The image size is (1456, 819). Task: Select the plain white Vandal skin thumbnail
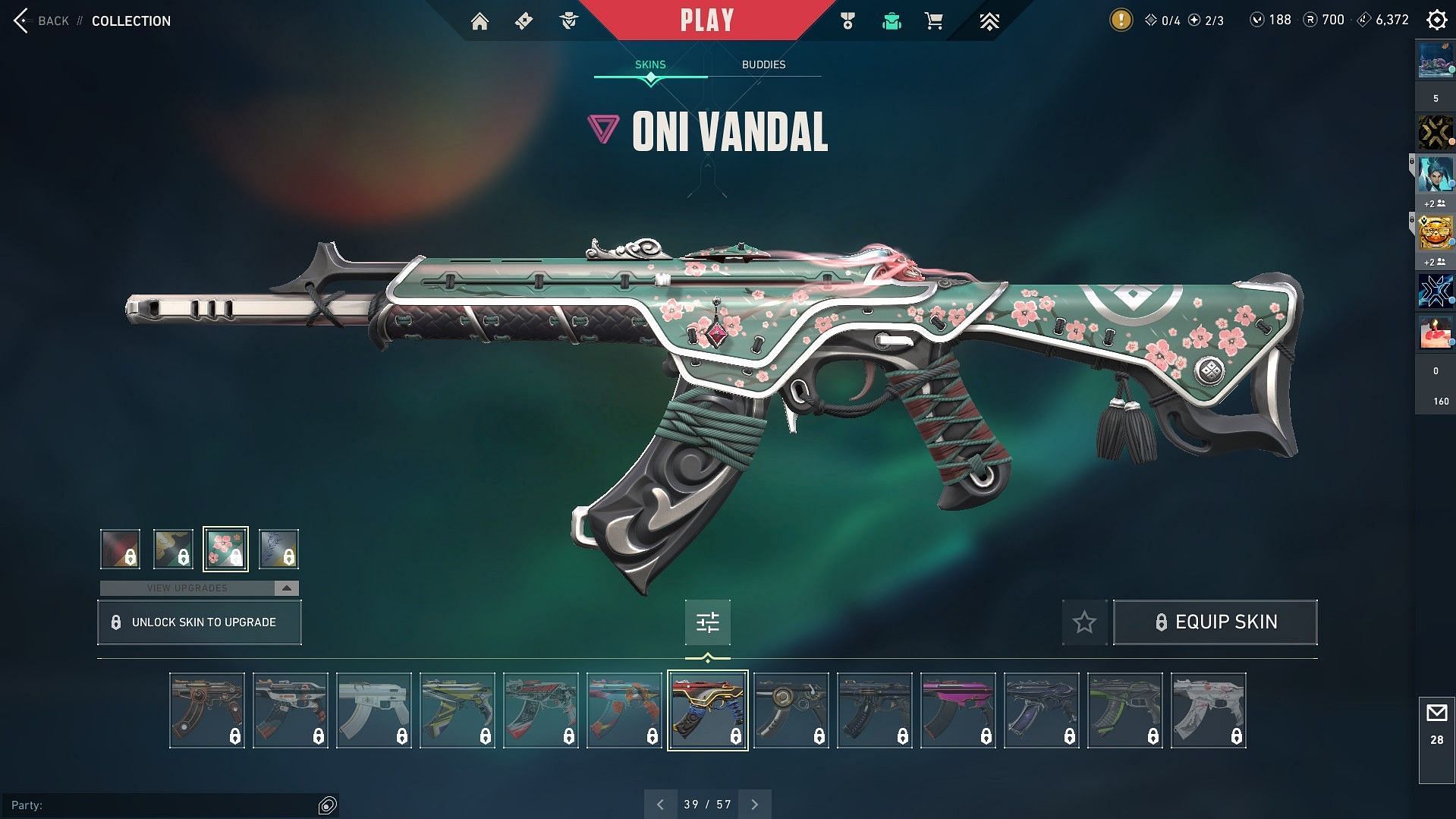(373, 710)
